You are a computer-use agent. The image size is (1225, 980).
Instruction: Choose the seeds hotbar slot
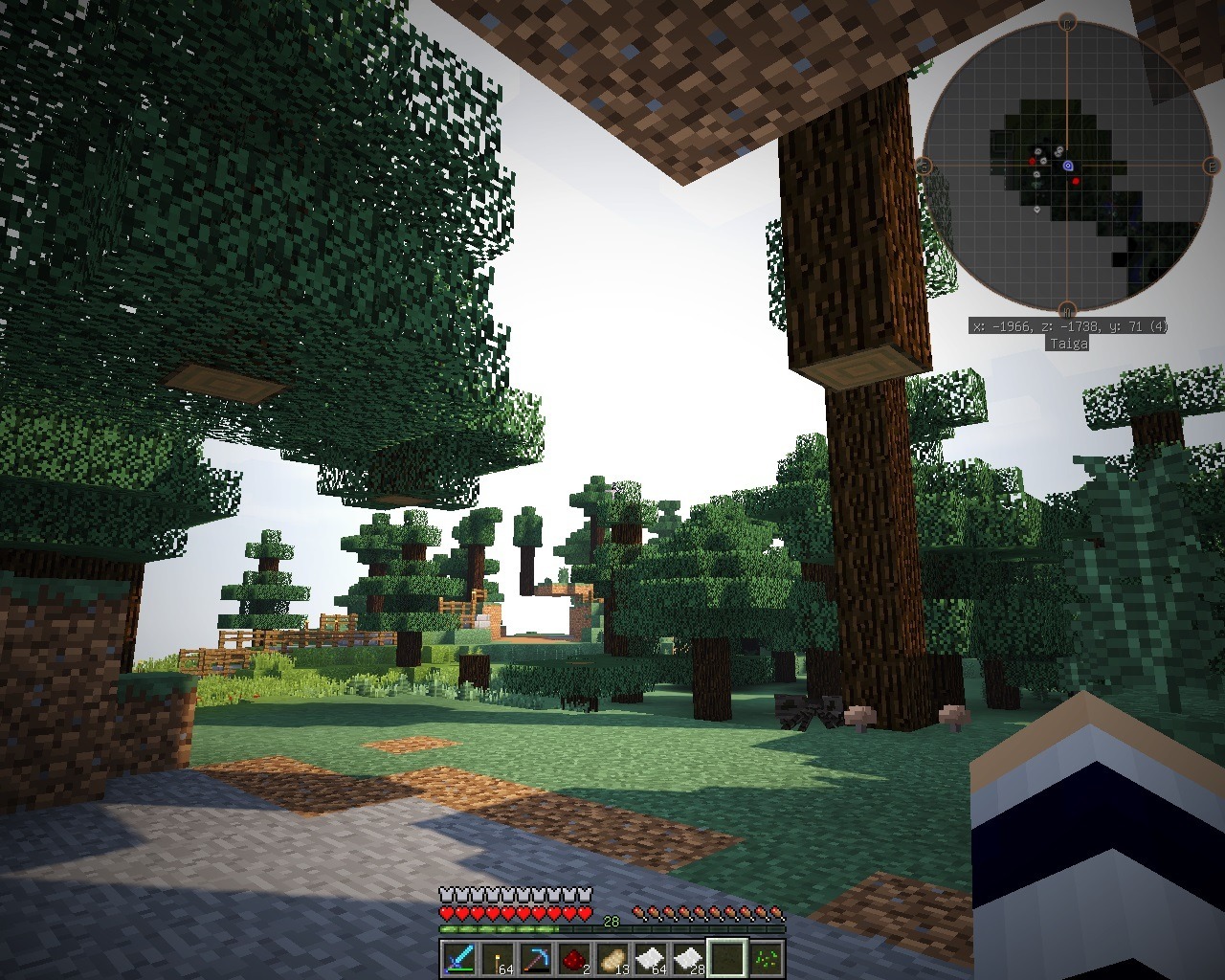tap(766, 958)
